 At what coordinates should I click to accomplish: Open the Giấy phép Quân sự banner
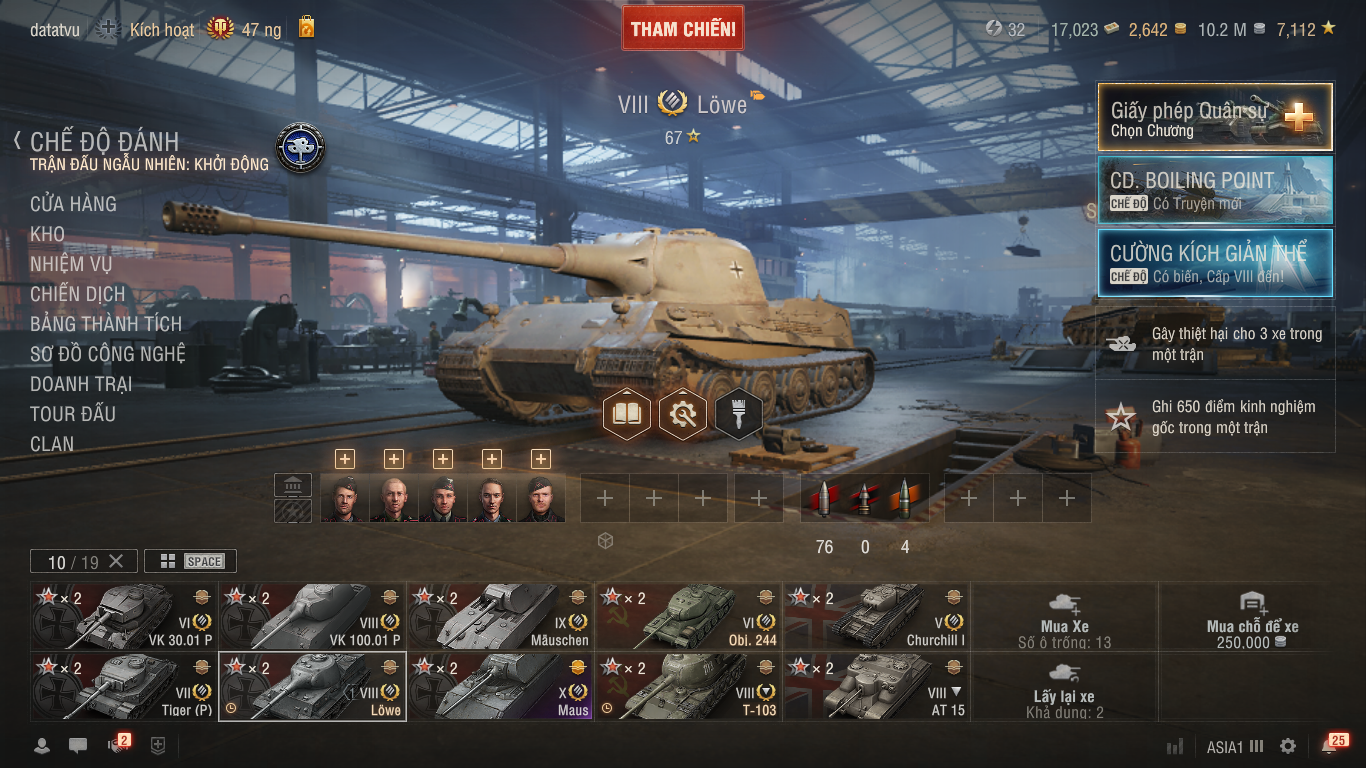pyautogui.click(x=1215, y=117)
